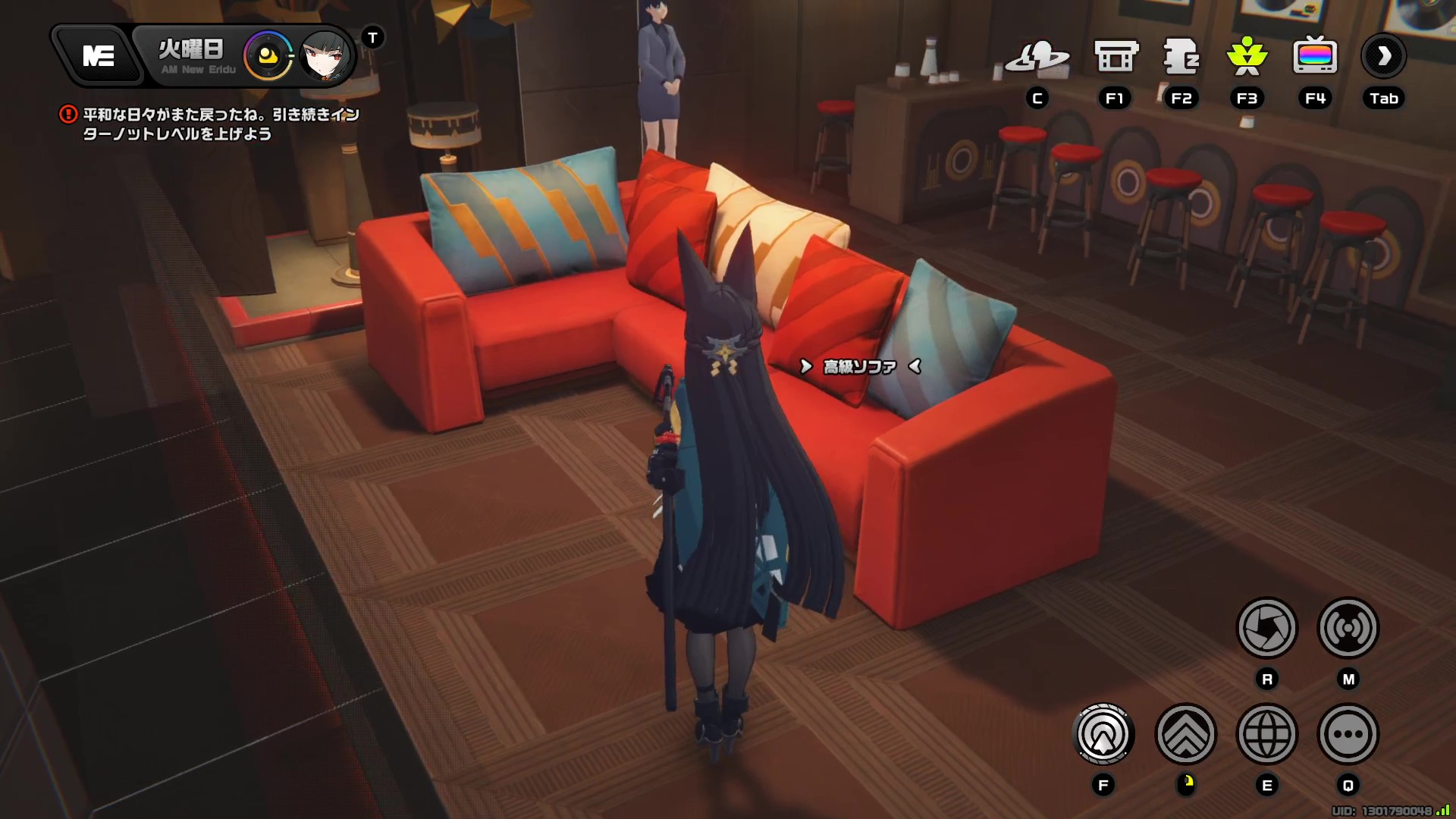Collapse the icon row using the Tab chevron
1456x819 pixels.
pos(1383,55)
